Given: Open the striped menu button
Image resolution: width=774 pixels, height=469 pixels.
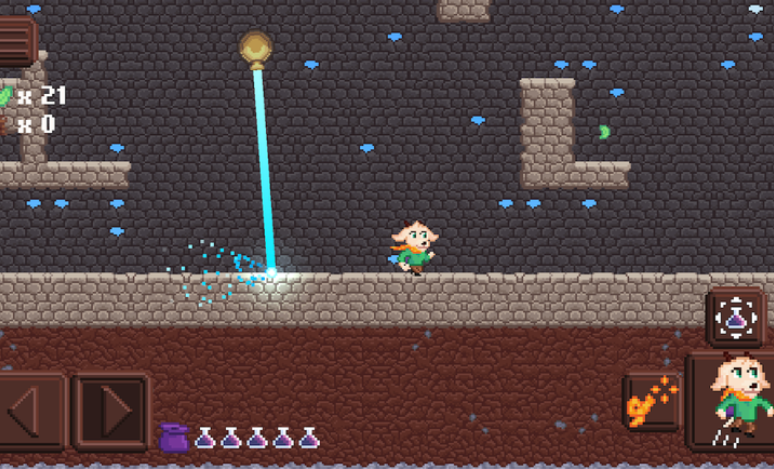Looking at the screenshot, I should point(16,40).
